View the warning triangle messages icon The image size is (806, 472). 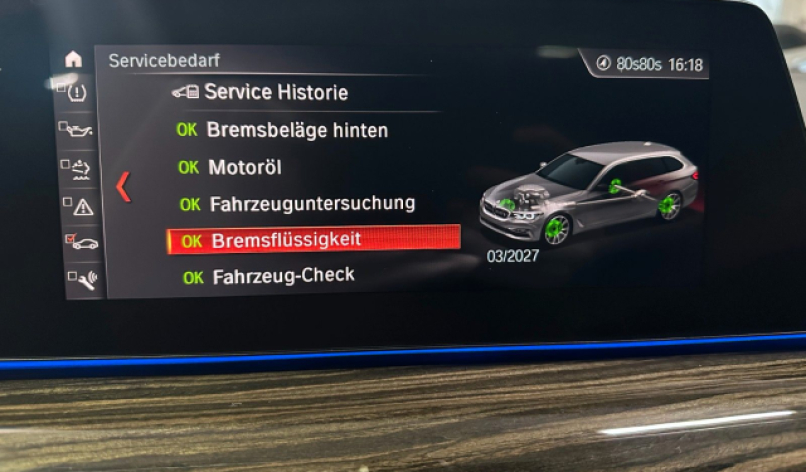click(x=79, y=206)
